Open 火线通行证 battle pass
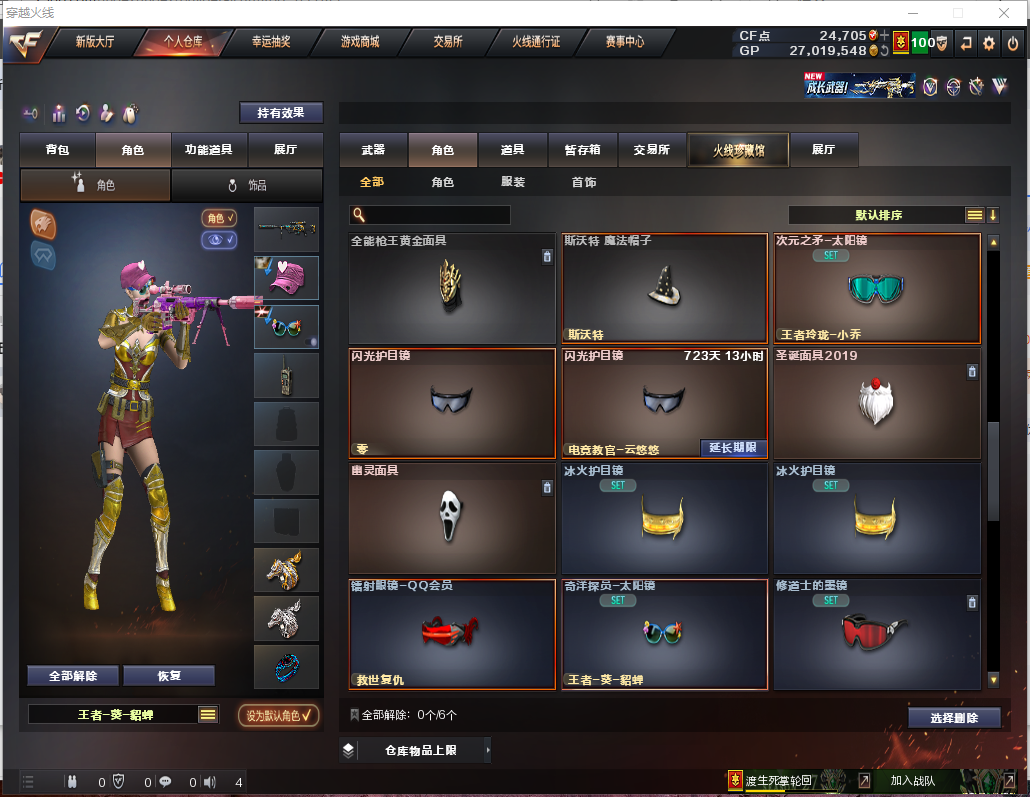 point(536,42)
